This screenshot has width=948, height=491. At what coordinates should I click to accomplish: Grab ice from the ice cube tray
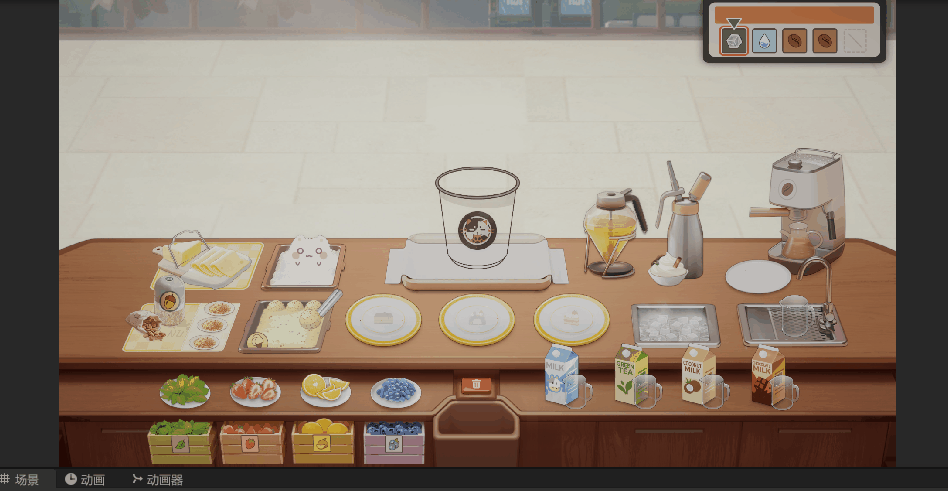[x=675, y=323]
